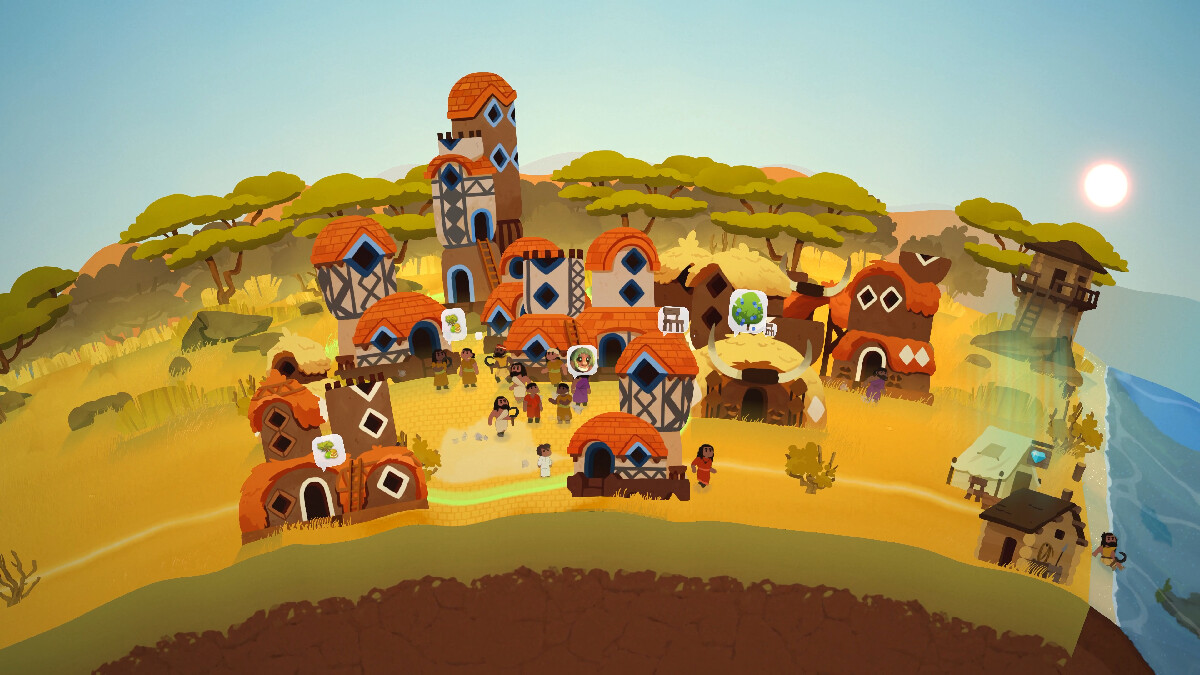
Task: Open the large chair speech bubble
Action: click(x=674, y=319)
